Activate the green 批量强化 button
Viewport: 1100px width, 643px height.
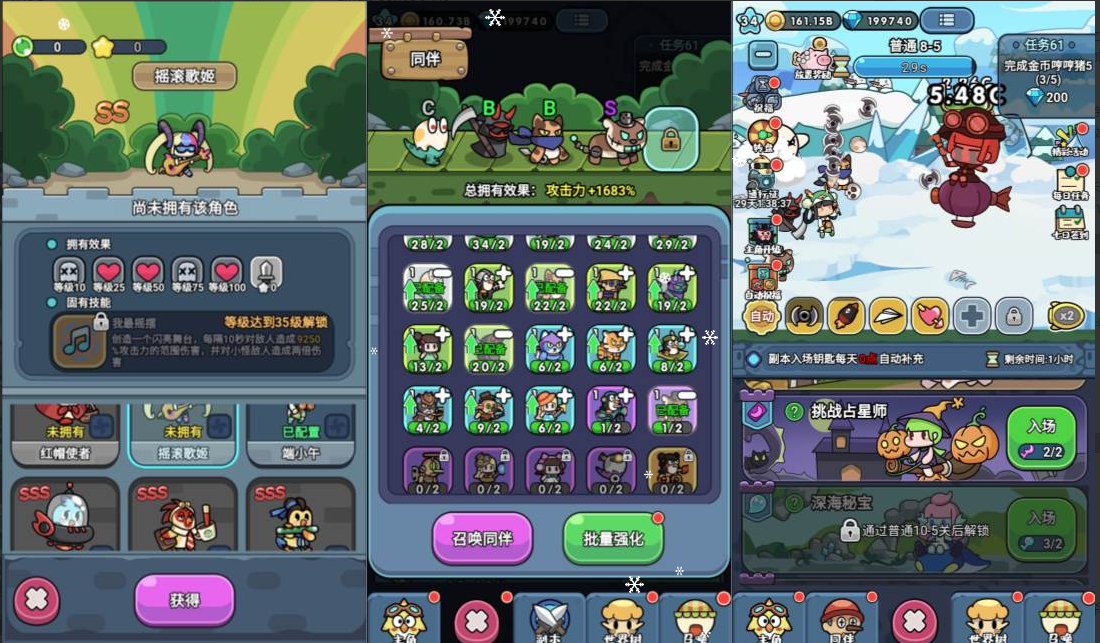tap(613, 538)
